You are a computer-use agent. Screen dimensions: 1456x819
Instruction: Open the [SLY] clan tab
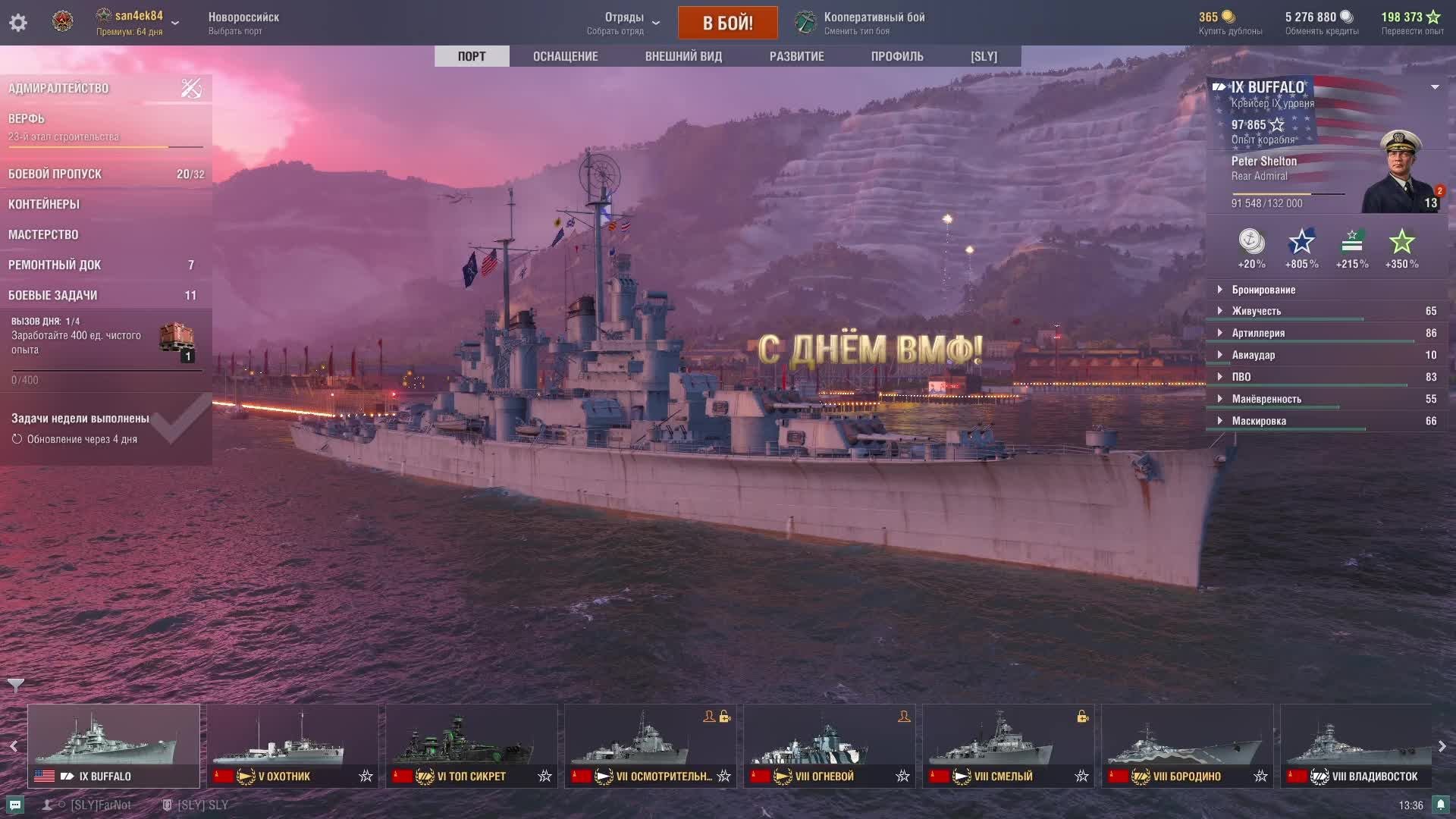[984, 56]
